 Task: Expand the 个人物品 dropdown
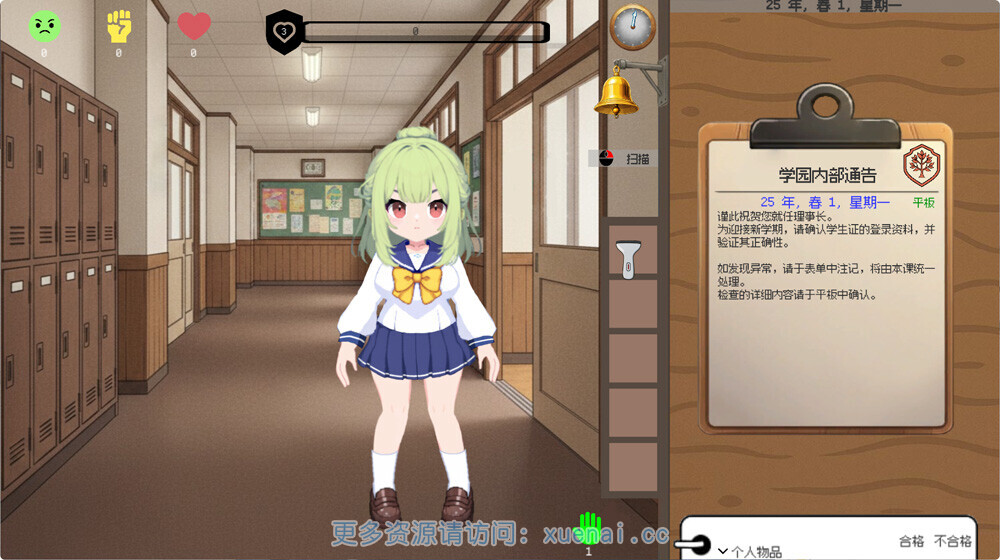(x=722, y=551)
